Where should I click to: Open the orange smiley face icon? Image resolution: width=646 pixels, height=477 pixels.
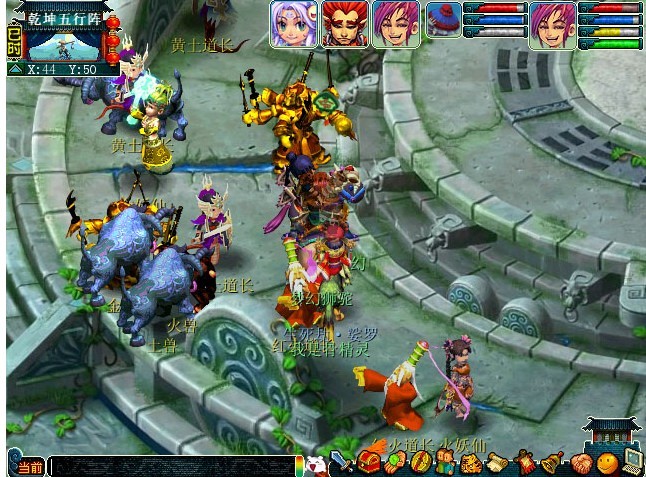click(x=607, y=463)
